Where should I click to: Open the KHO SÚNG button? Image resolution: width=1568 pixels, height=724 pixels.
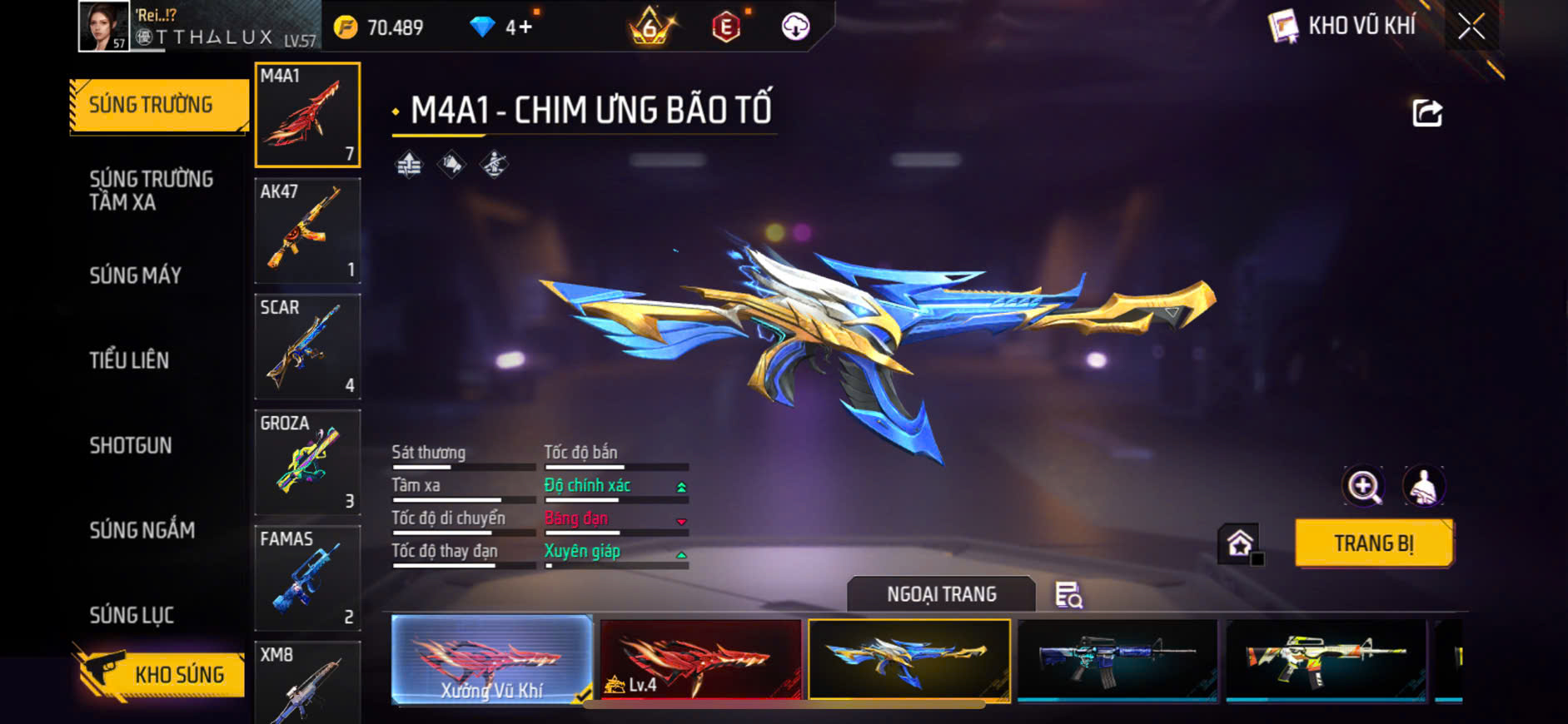162,674
